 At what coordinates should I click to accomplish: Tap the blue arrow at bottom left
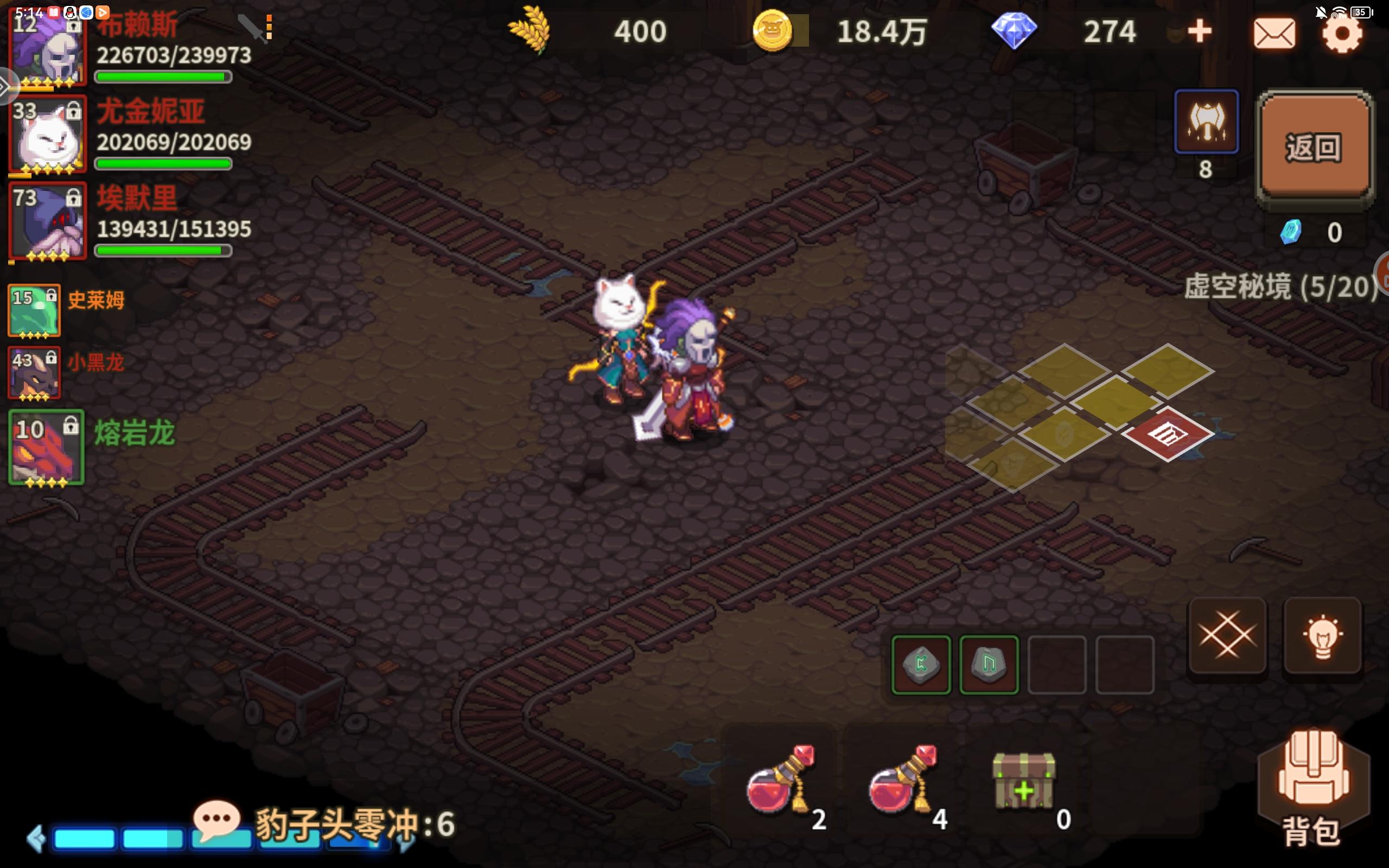(x=37, y=838)
